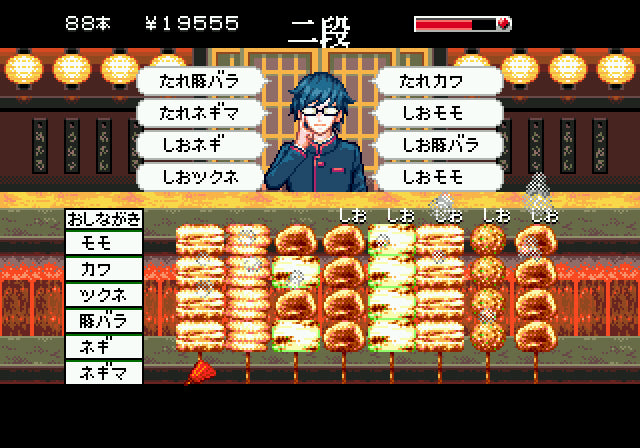640x448 pixels.
Task: Pick ツクネ from the menu list
Action: point(104,295)
